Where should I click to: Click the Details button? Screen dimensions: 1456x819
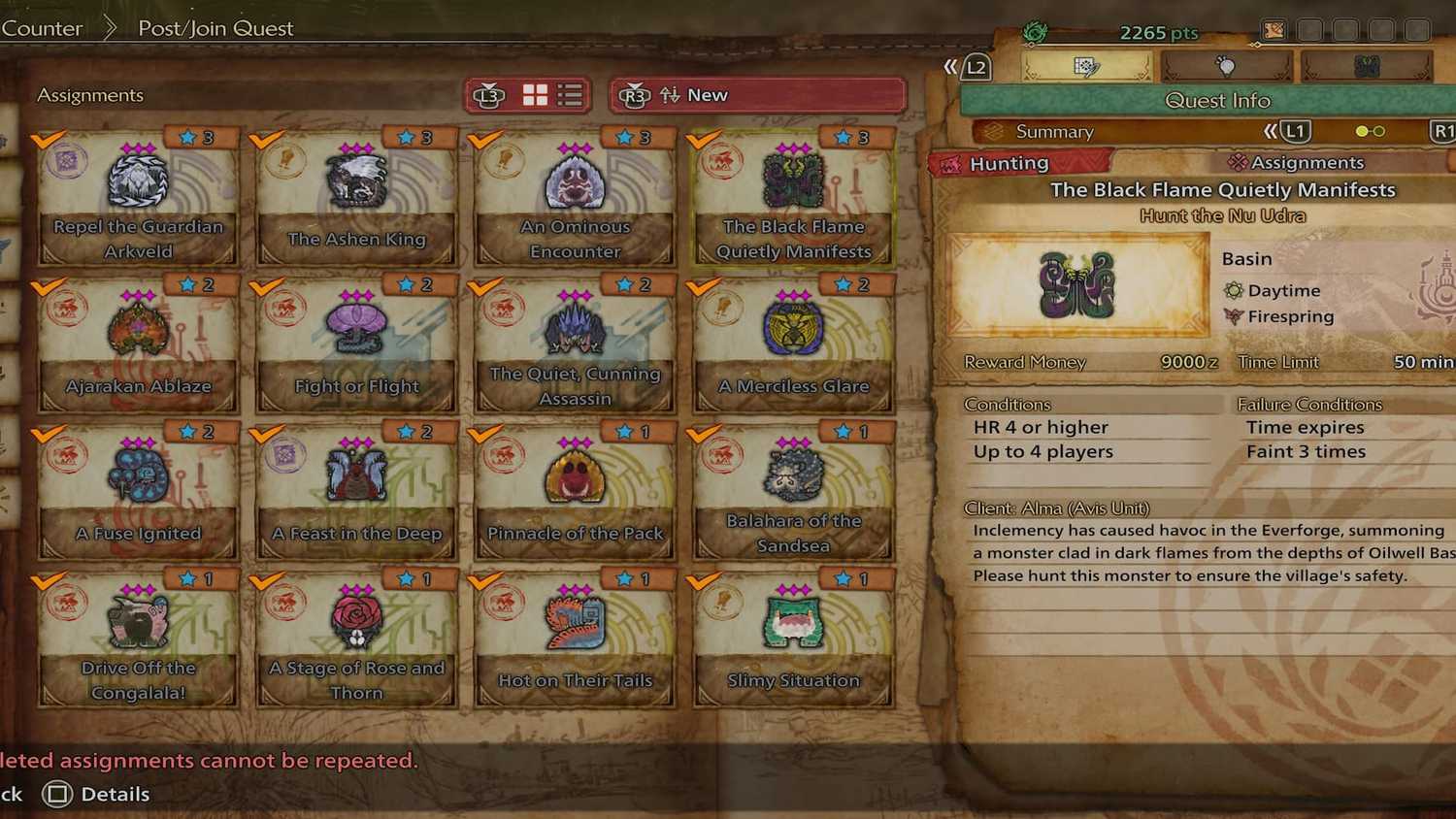(x=95, y=794)
